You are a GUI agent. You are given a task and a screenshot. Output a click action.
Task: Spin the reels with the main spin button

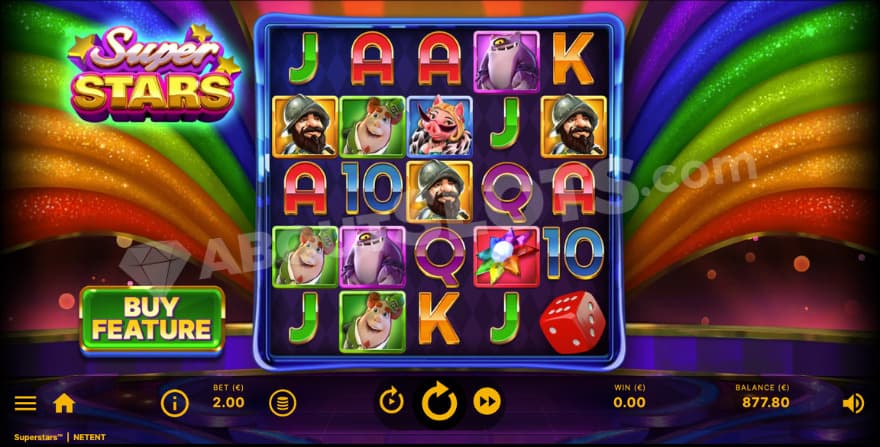coord(439,402)
